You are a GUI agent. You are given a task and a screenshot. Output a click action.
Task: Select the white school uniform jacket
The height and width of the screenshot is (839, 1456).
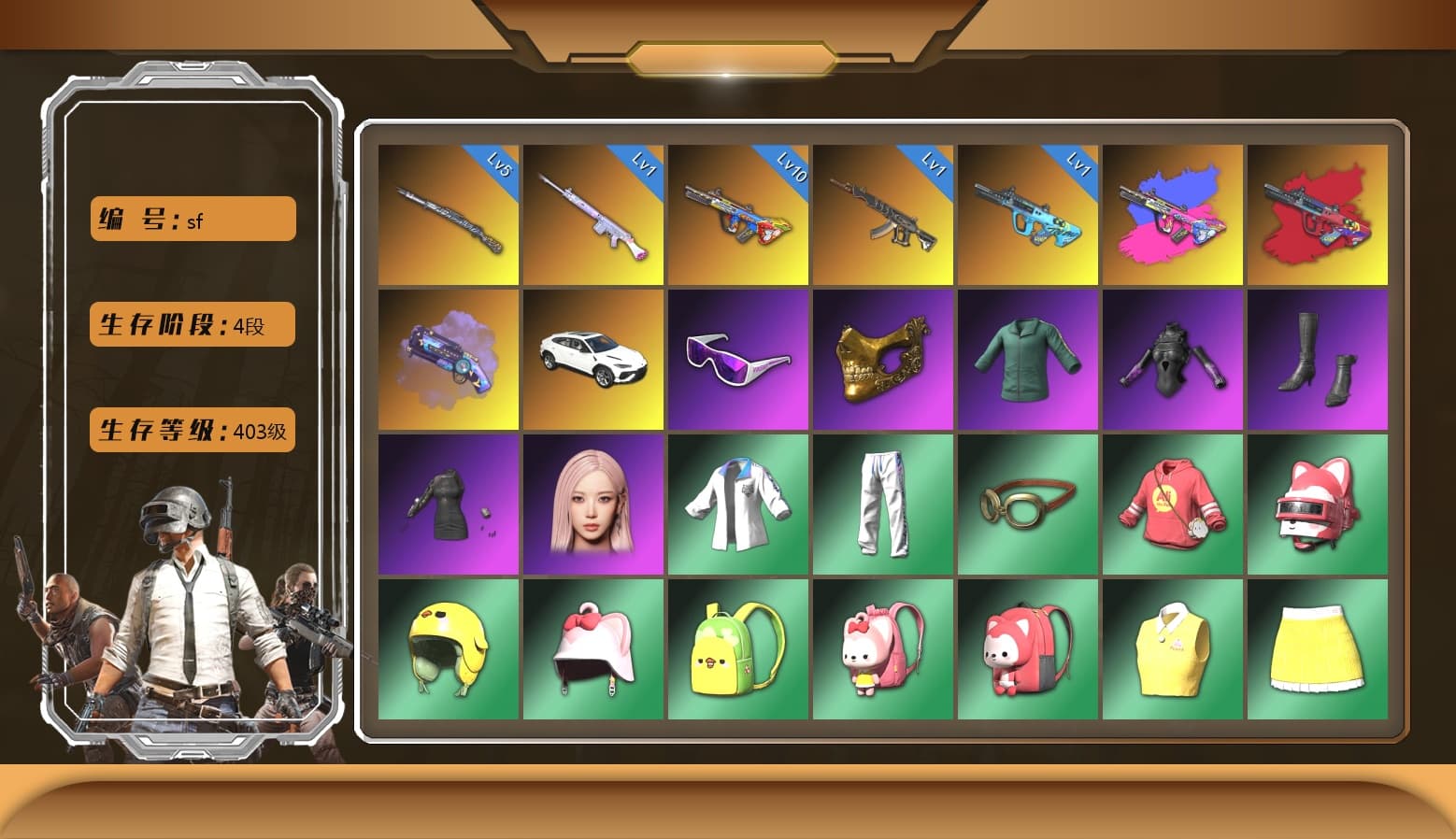(737, 505)
